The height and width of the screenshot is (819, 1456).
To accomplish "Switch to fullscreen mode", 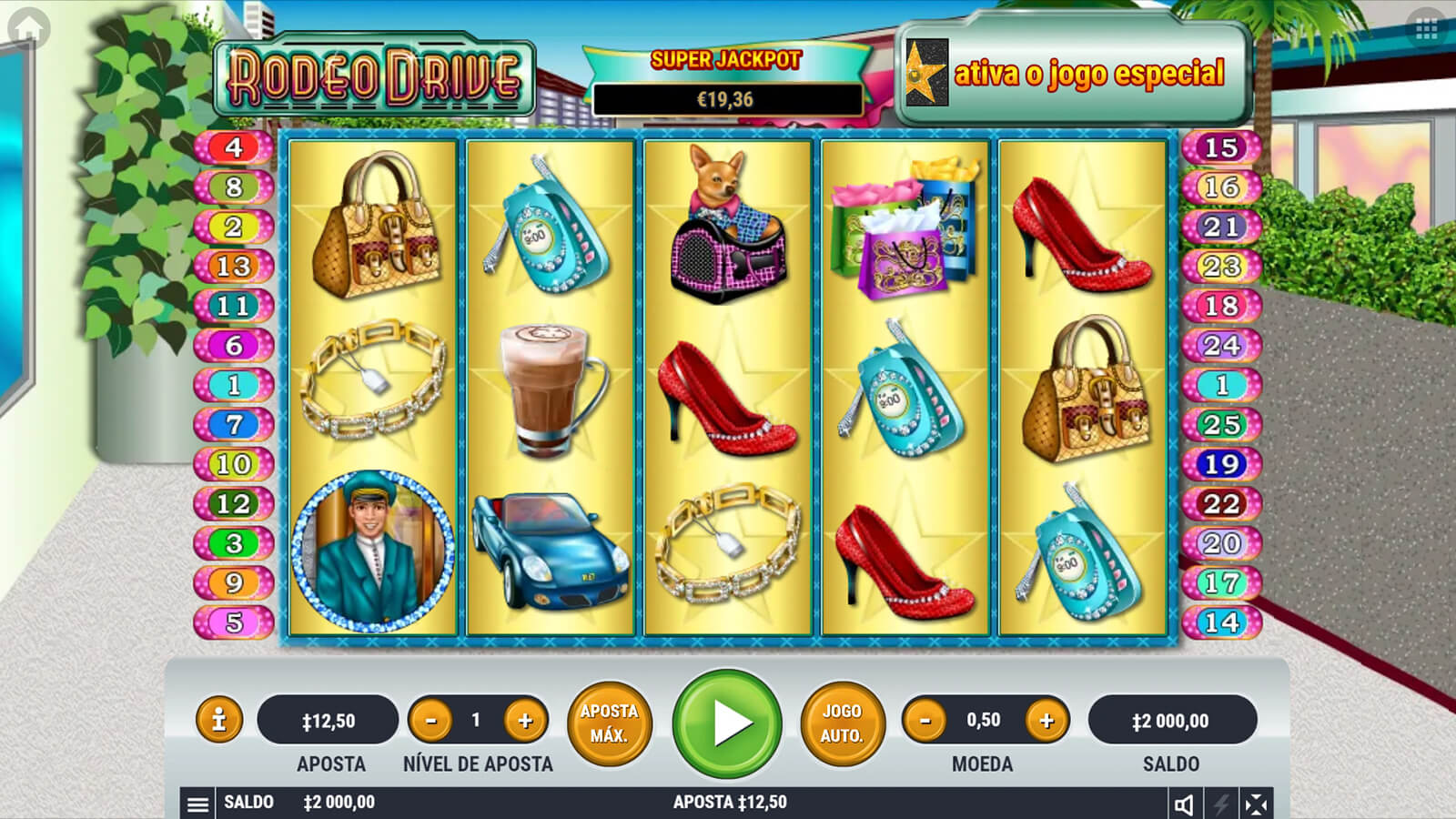I will point(1256,804).
